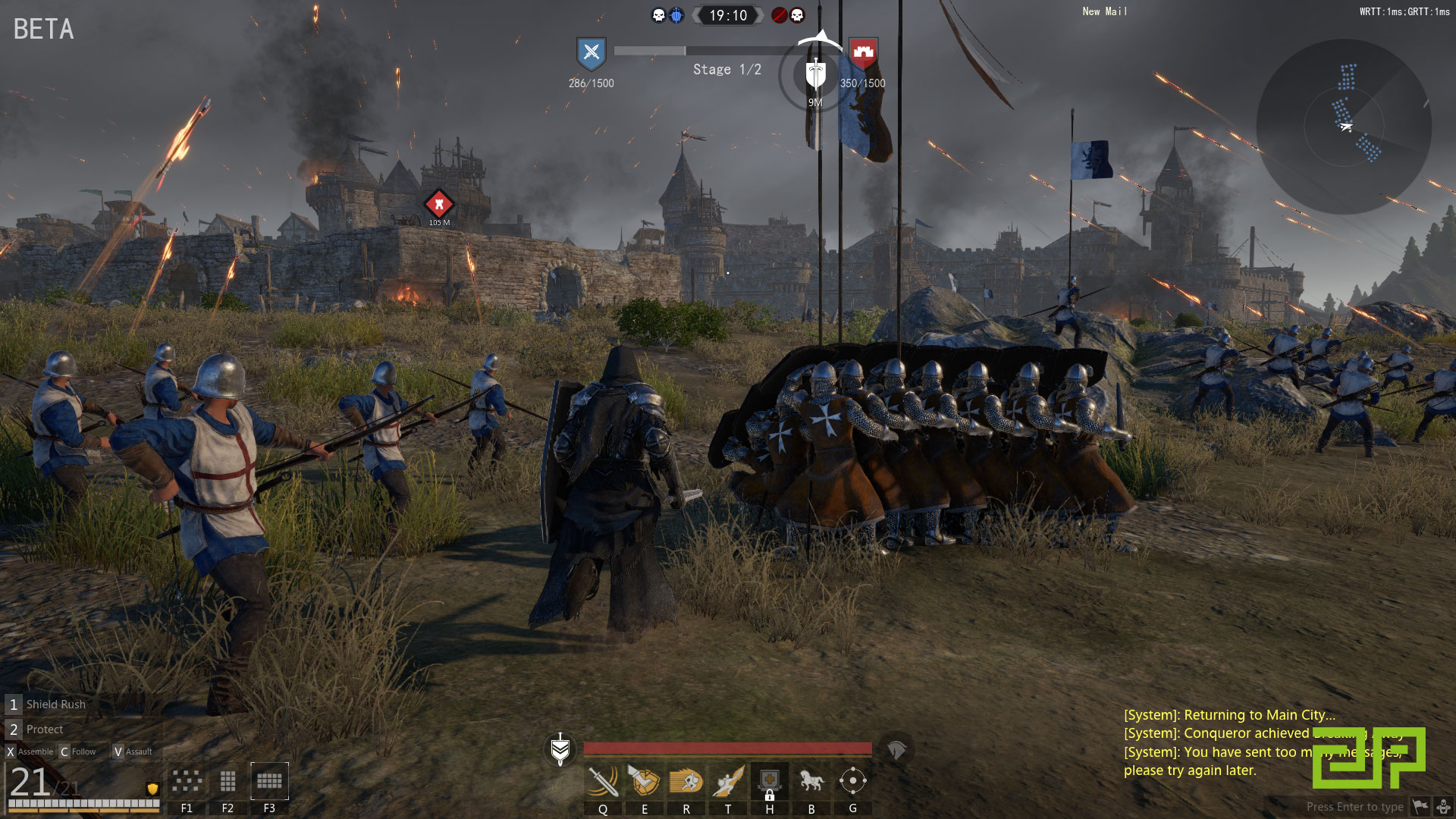
Task: Use the shield-breaking kick skill
Action: coord(645,781)
